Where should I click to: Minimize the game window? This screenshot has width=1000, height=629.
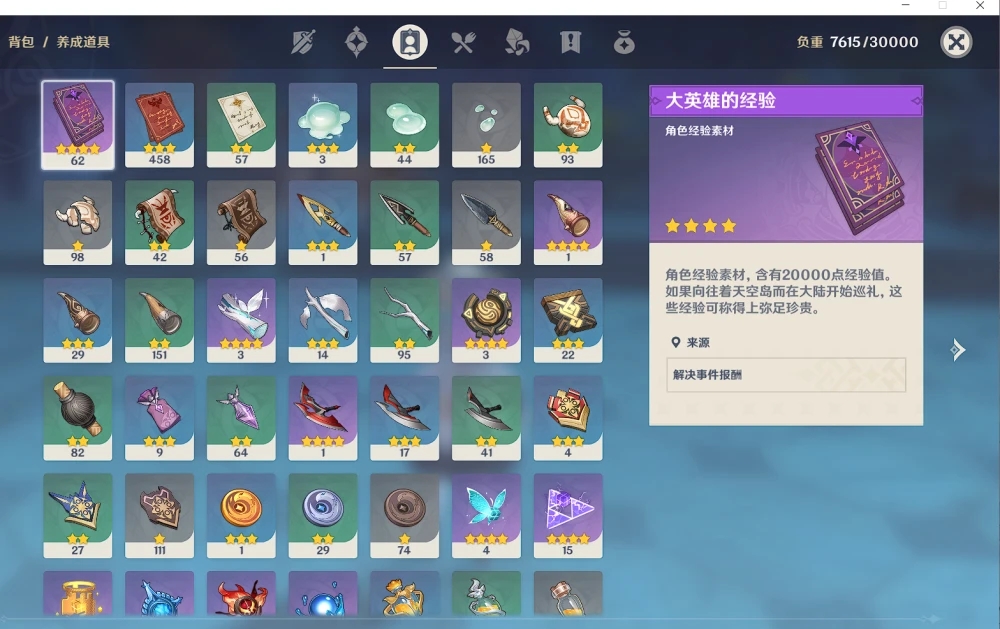pyautogui.click(x=905, y=6)
